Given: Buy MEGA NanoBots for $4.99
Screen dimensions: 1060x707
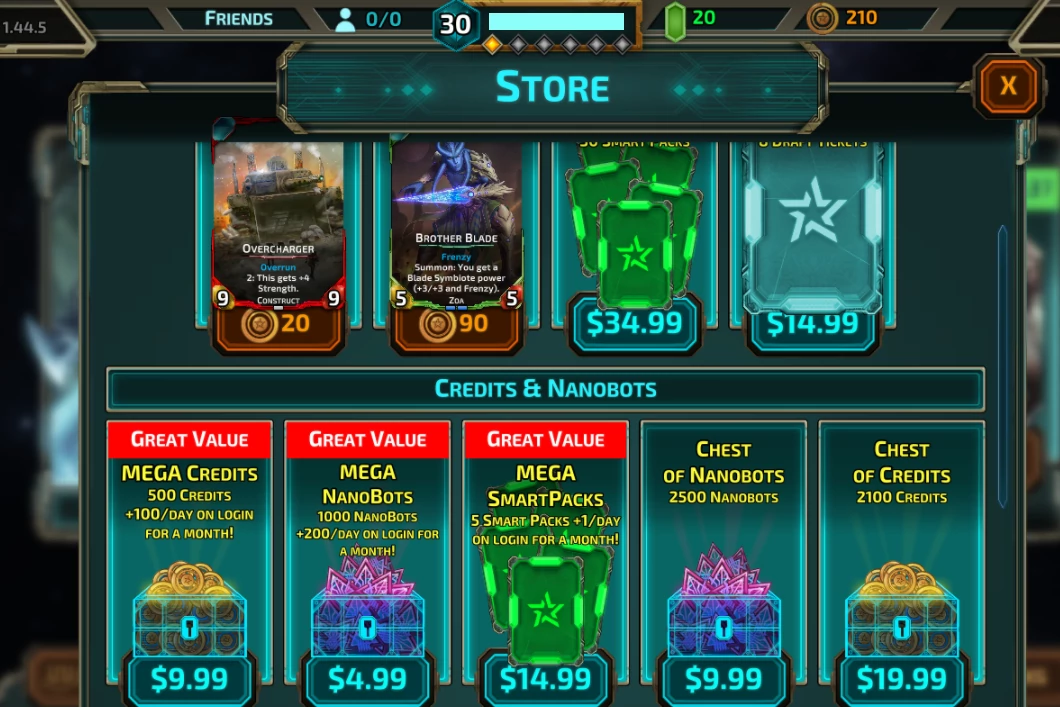Looking at the screenshot, I should 367,679.
